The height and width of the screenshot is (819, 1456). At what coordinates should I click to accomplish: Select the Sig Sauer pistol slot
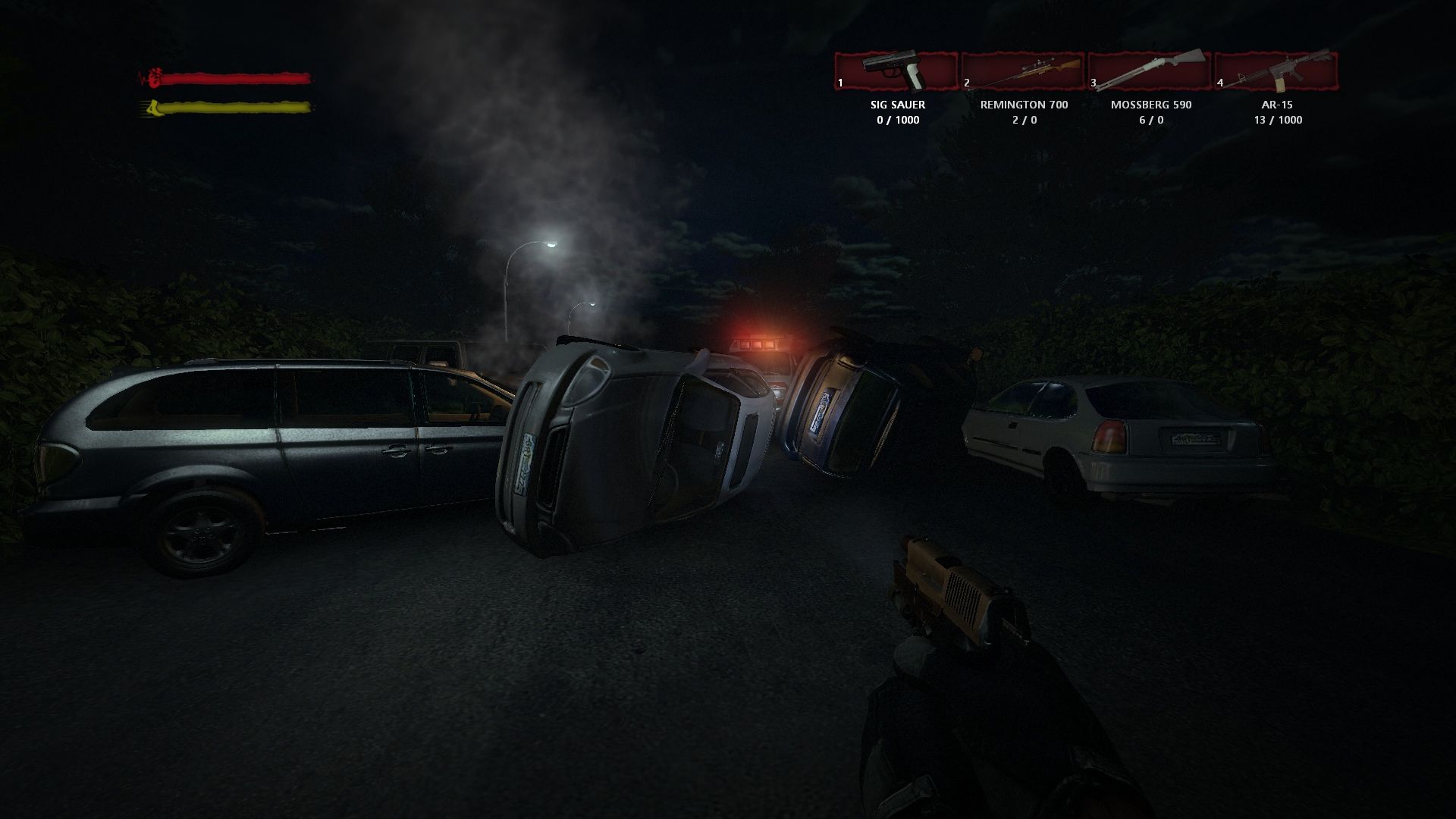coord(896,71)
